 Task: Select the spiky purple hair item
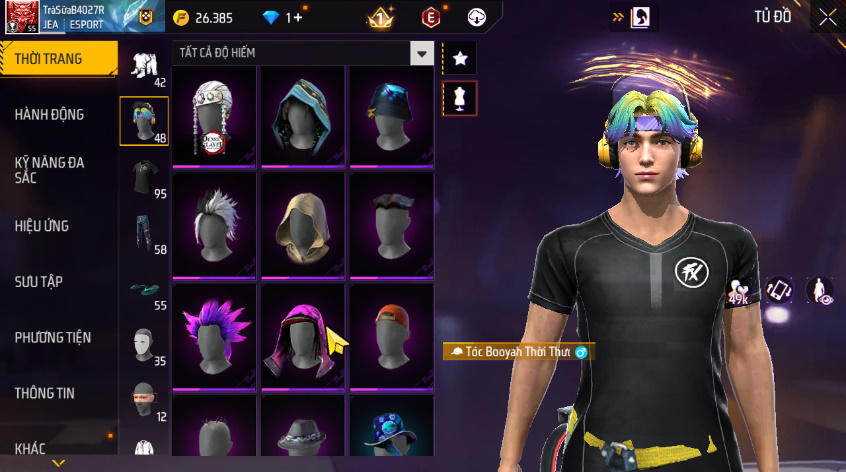click(214, 334)
